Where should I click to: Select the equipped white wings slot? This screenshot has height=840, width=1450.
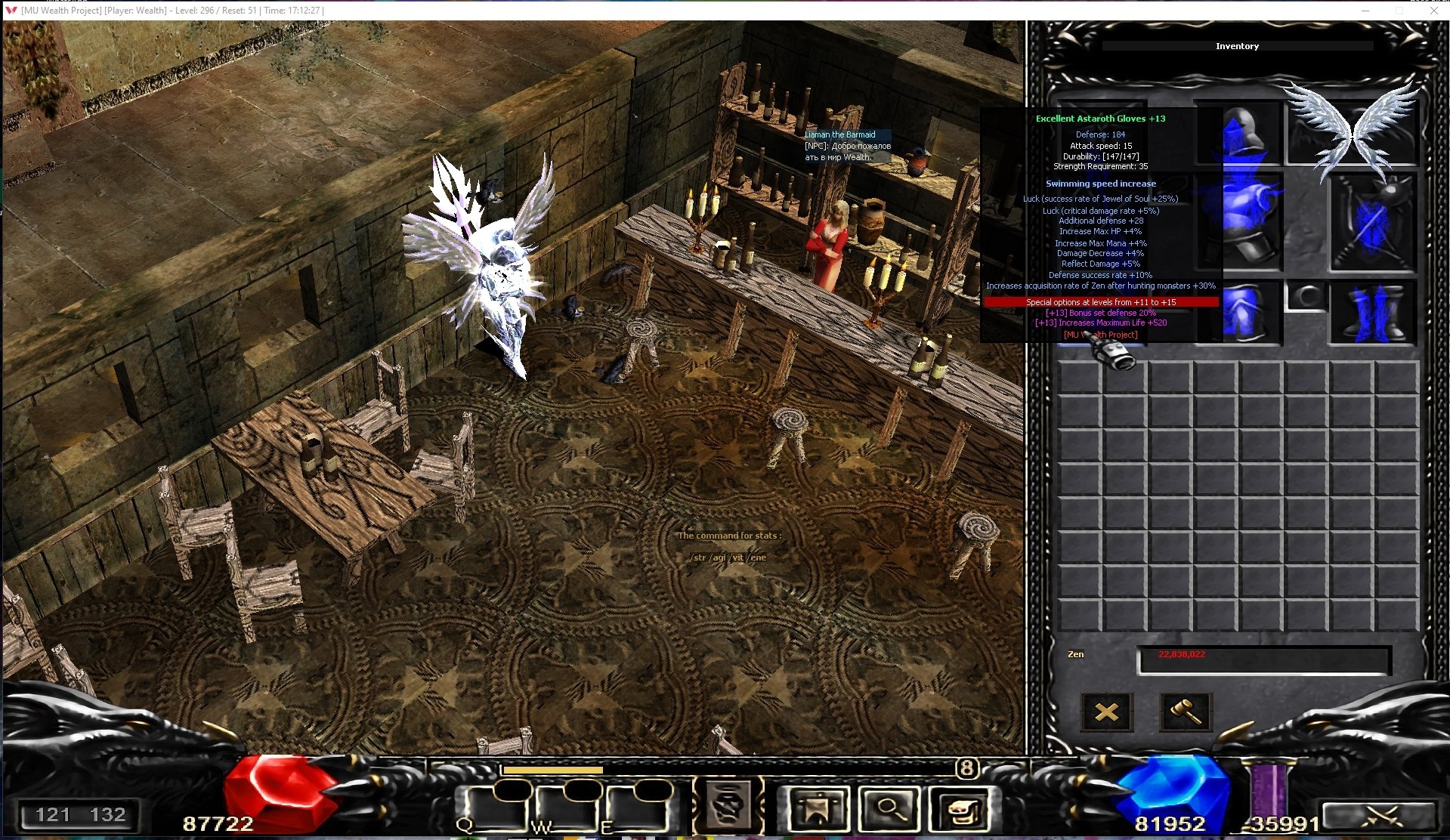pos(1352,130)
